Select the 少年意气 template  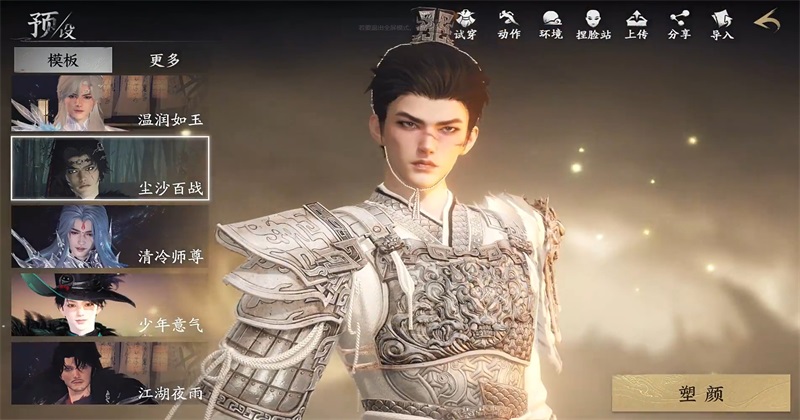point(110,305)
